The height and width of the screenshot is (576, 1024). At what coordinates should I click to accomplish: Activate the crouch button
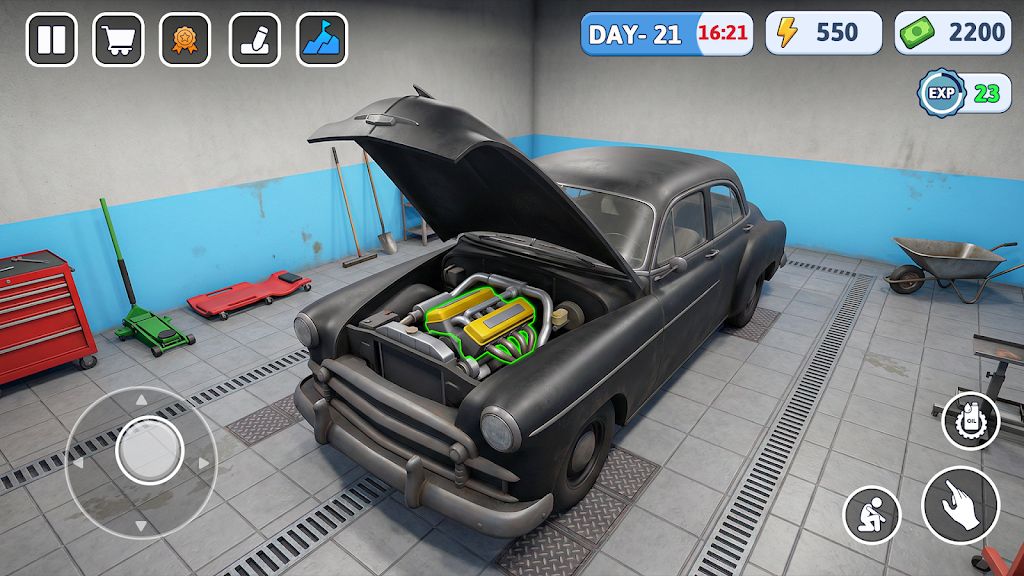point(872,515)
